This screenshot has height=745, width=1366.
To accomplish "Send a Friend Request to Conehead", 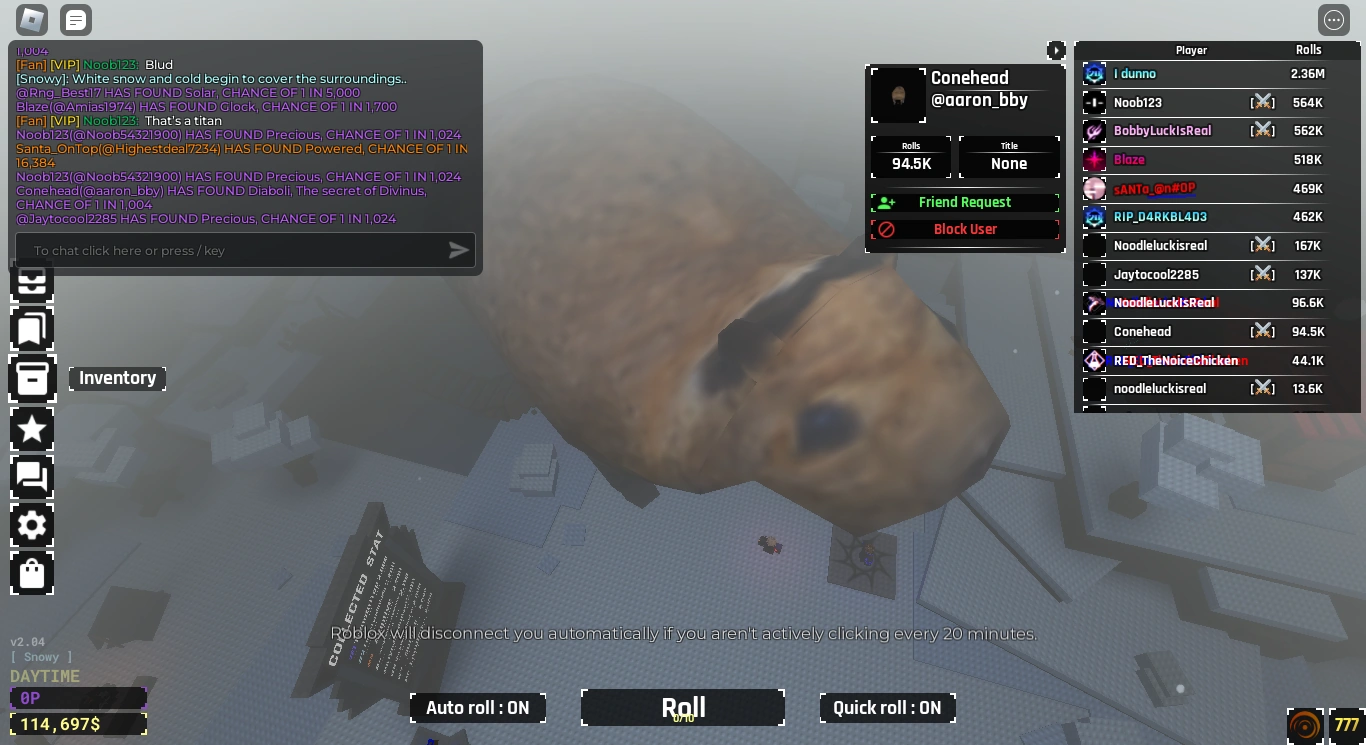I will click(964, 202).
